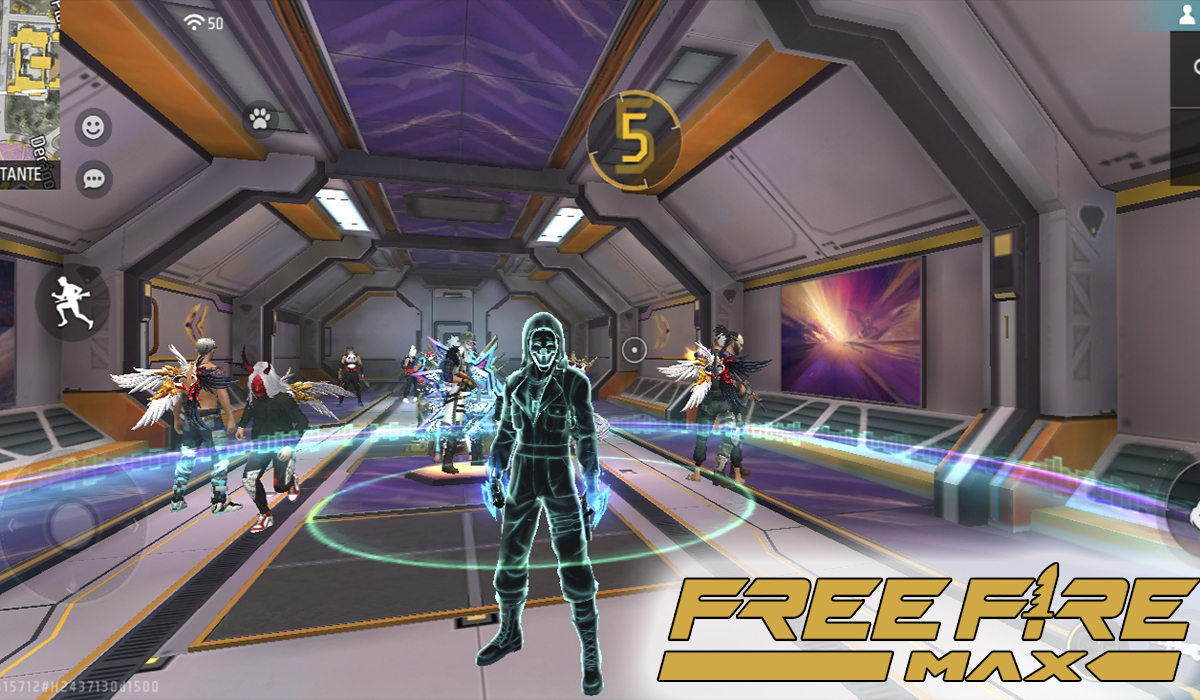Open the player silhouette icon panel
1200x700 pixels.
[x=1186, y=15]
